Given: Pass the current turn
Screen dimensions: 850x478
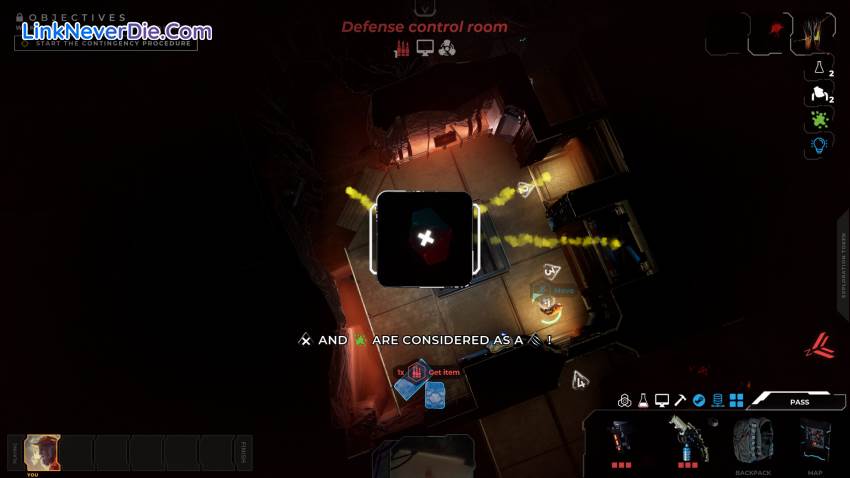Looking at the screenshot, I should 799,401.
